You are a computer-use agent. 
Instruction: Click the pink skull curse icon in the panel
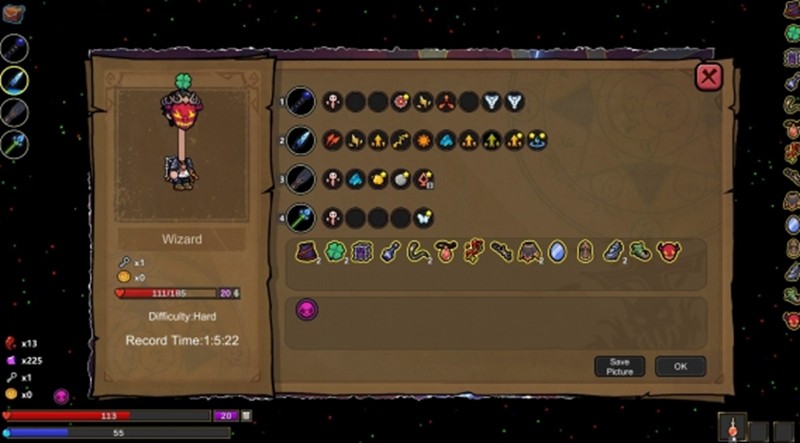306,310
